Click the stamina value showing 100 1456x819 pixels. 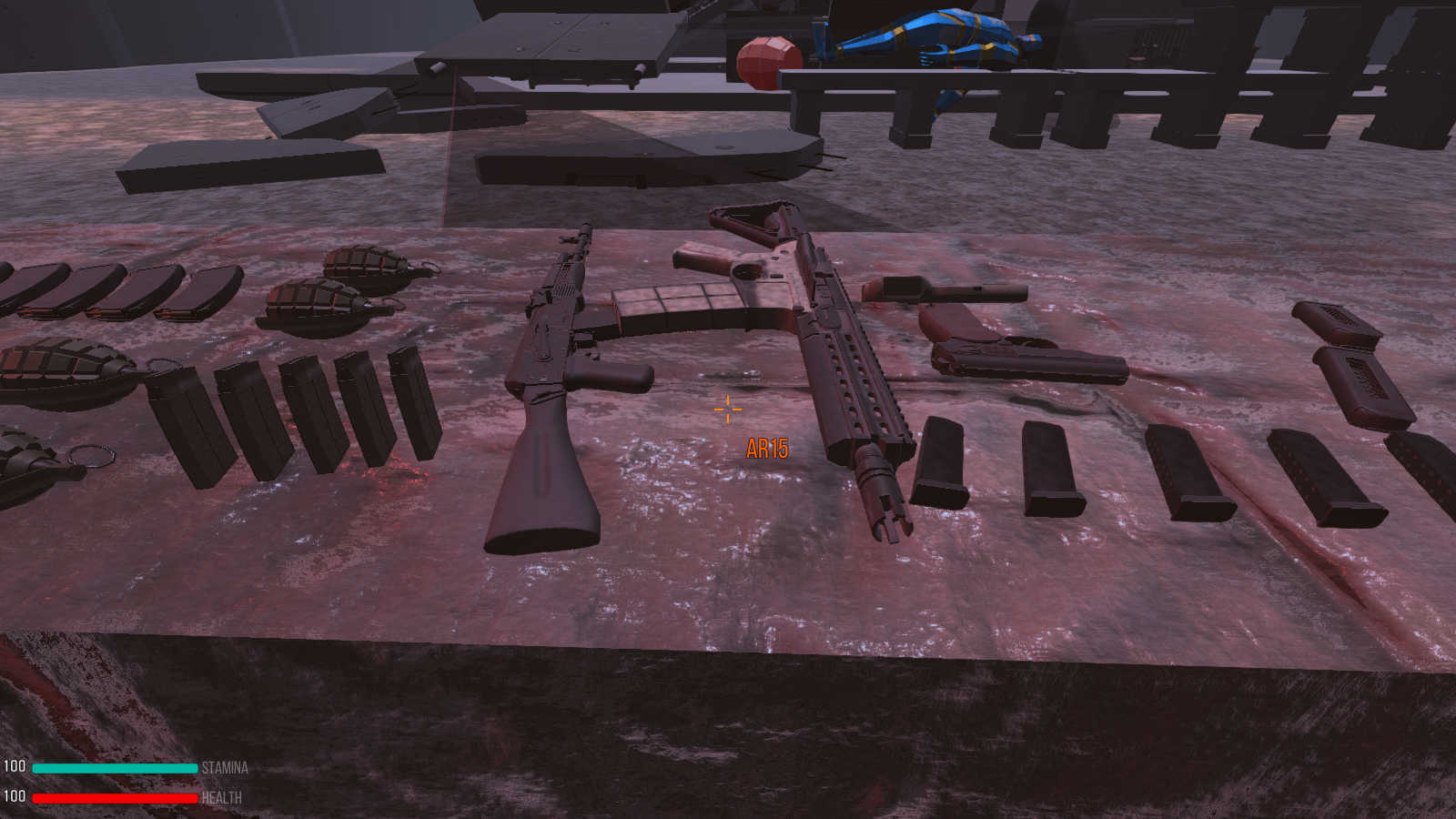[x=15, y=767]
